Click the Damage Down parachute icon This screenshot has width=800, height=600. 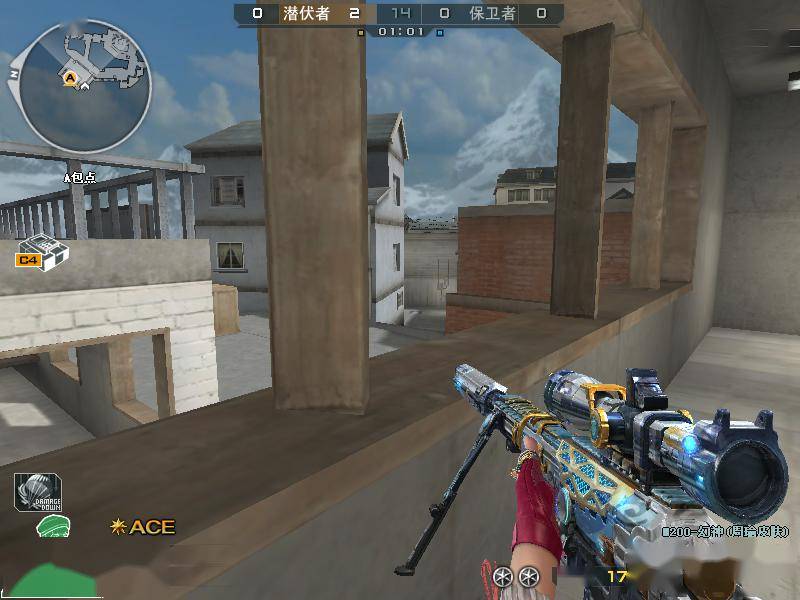point(38,491)
